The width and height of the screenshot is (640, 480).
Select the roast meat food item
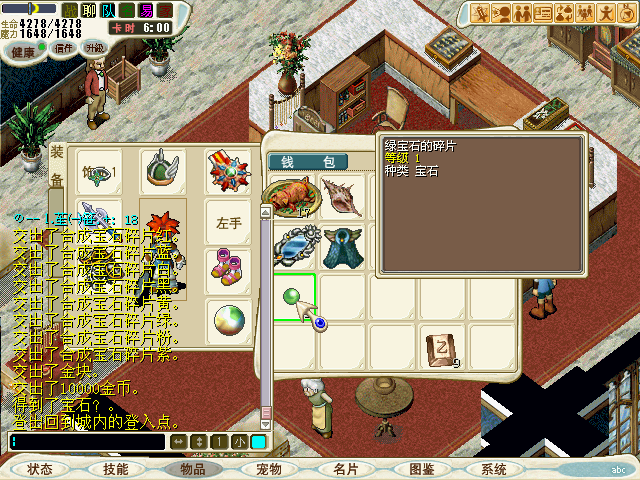[290, 196]
